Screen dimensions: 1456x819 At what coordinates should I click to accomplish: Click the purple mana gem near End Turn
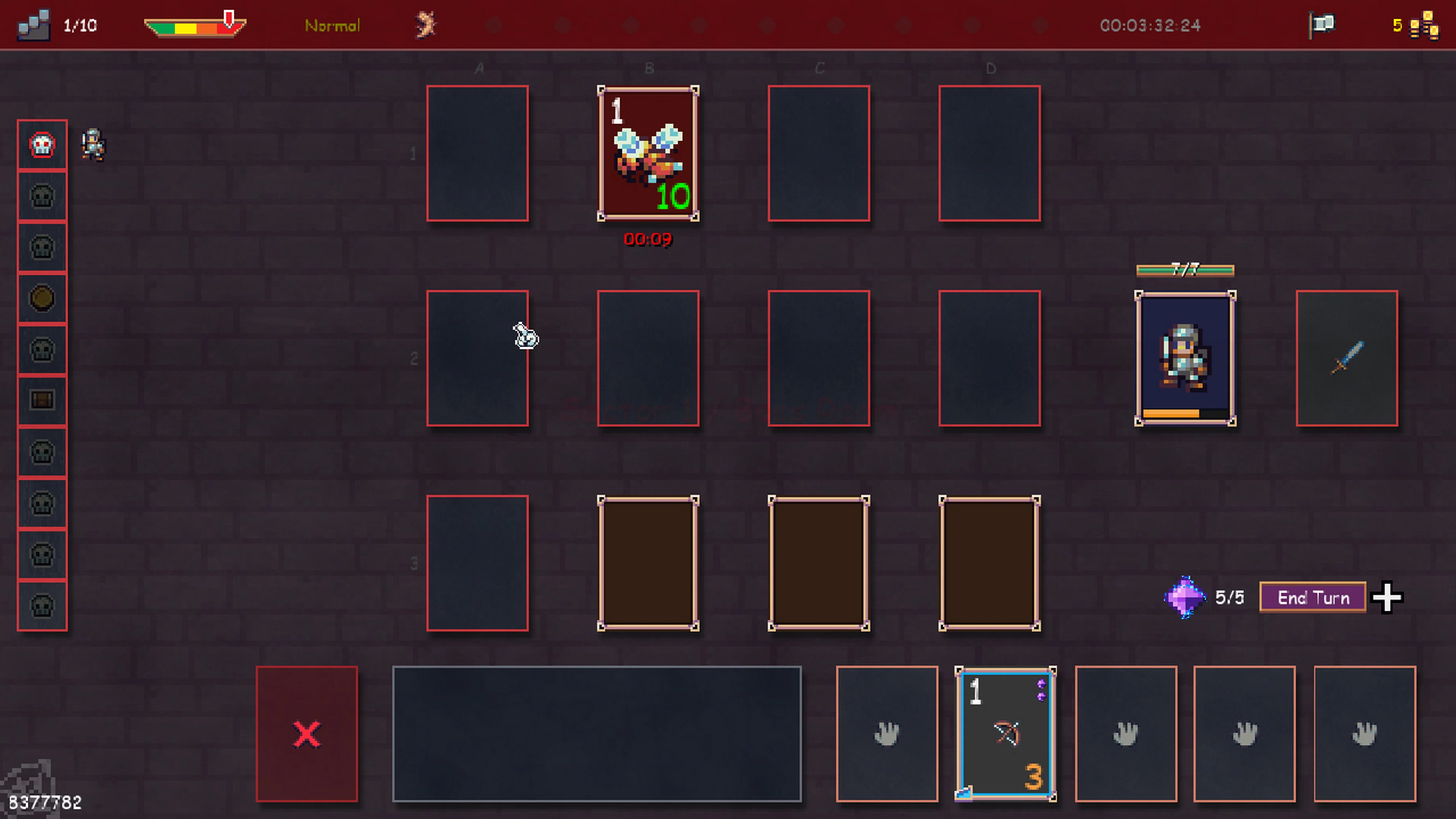1185,598
